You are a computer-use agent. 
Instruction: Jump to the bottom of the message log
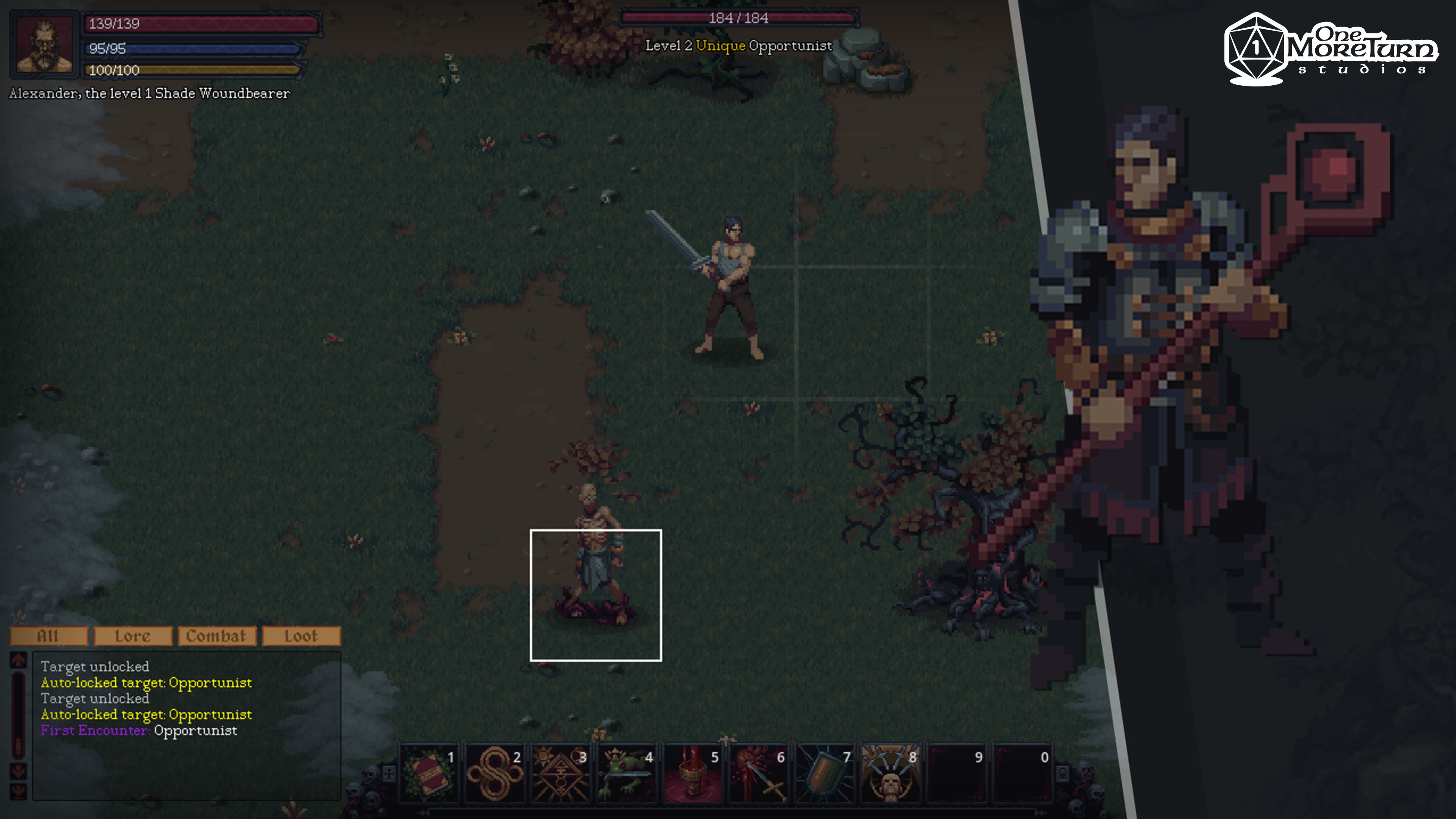tap(19, 789)
